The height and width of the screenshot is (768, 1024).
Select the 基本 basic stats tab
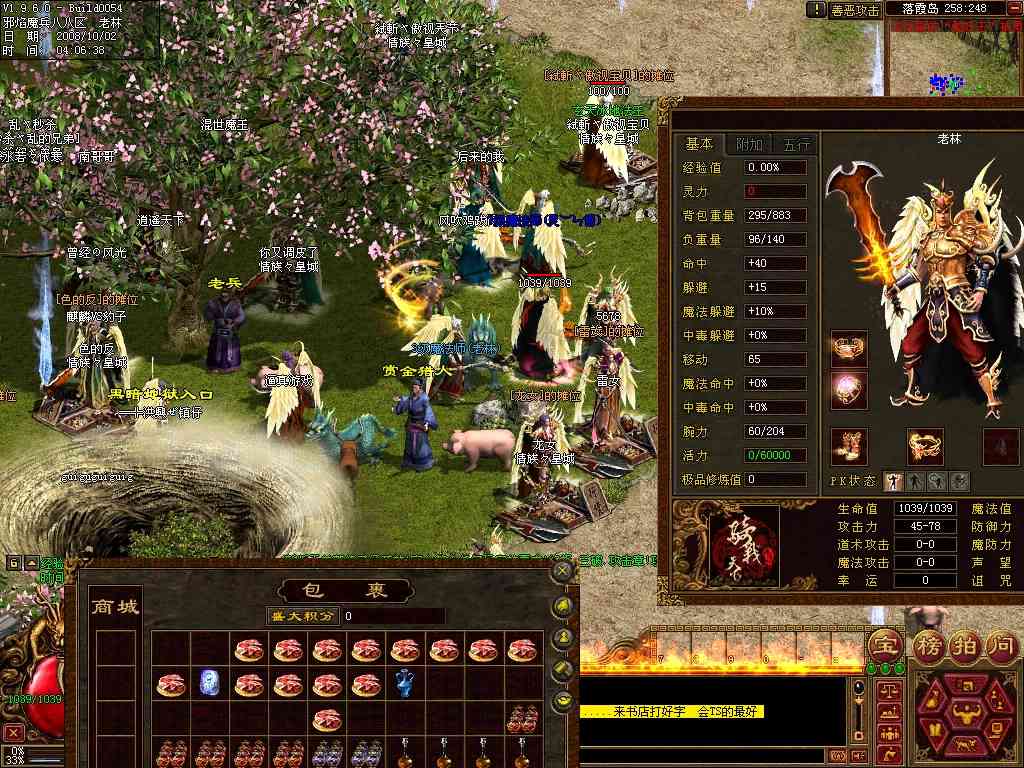point(700,144)
